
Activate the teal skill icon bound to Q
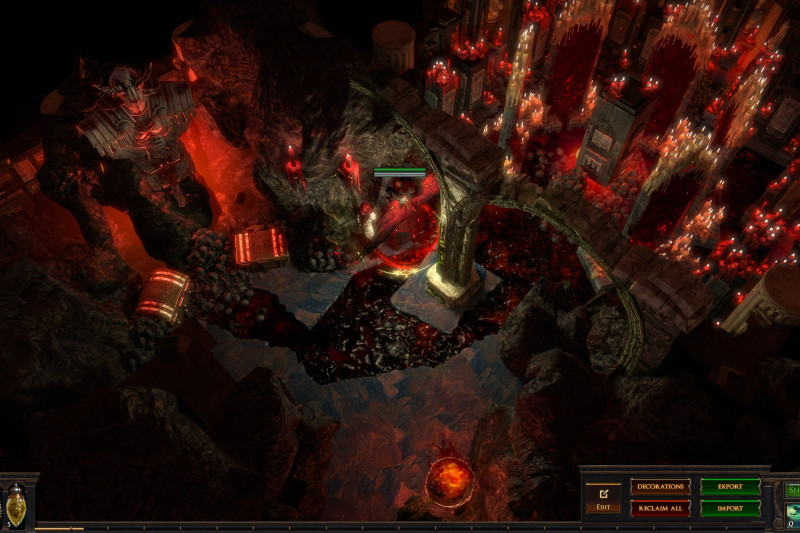792,512
